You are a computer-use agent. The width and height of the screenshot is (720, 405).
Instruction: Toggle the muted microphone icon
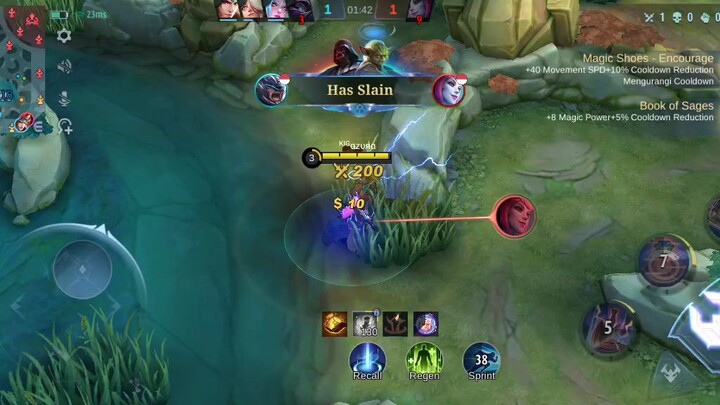point(64,97)
